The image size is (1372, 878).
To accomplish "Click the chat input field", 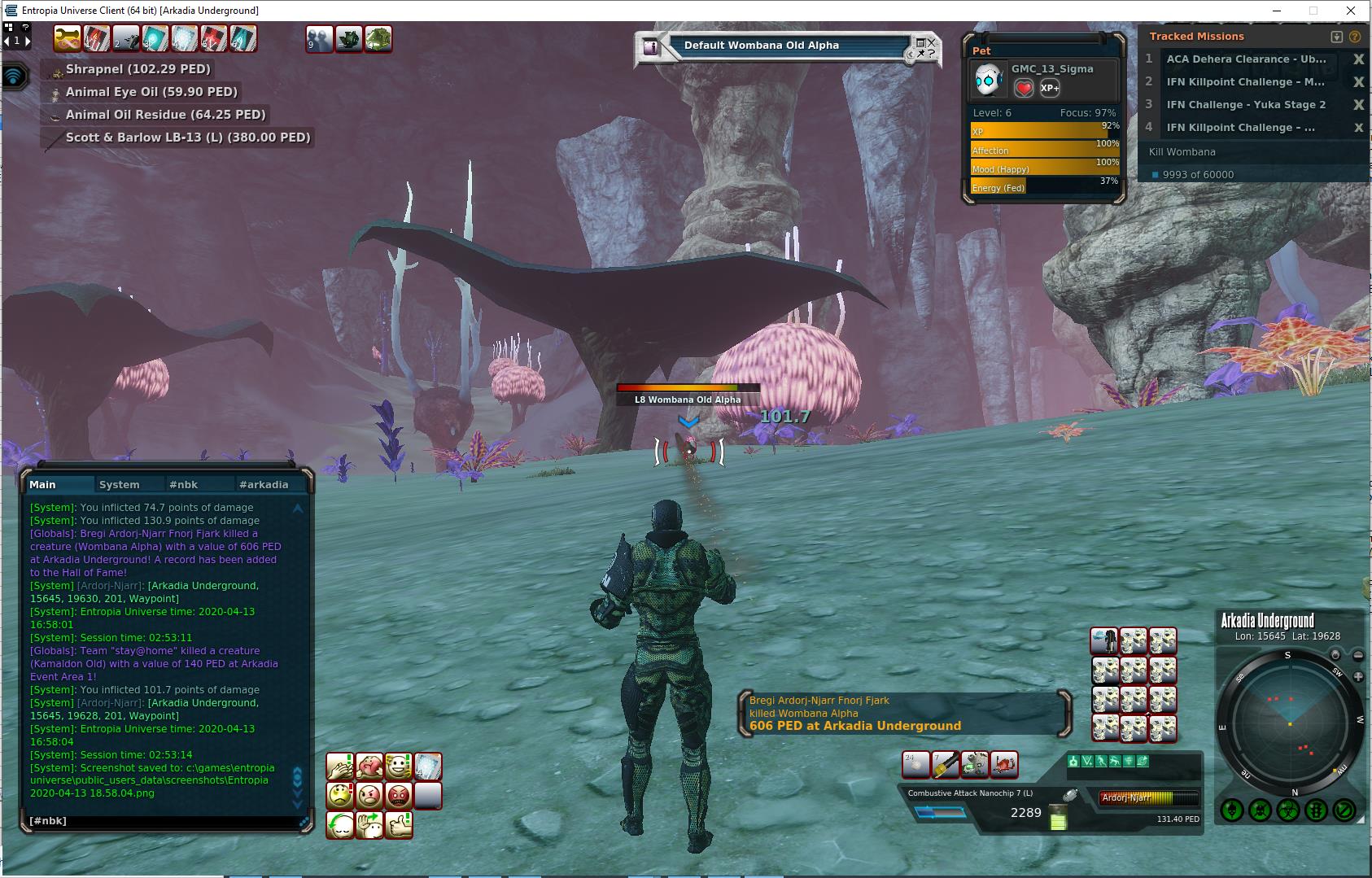I will 163,821.
